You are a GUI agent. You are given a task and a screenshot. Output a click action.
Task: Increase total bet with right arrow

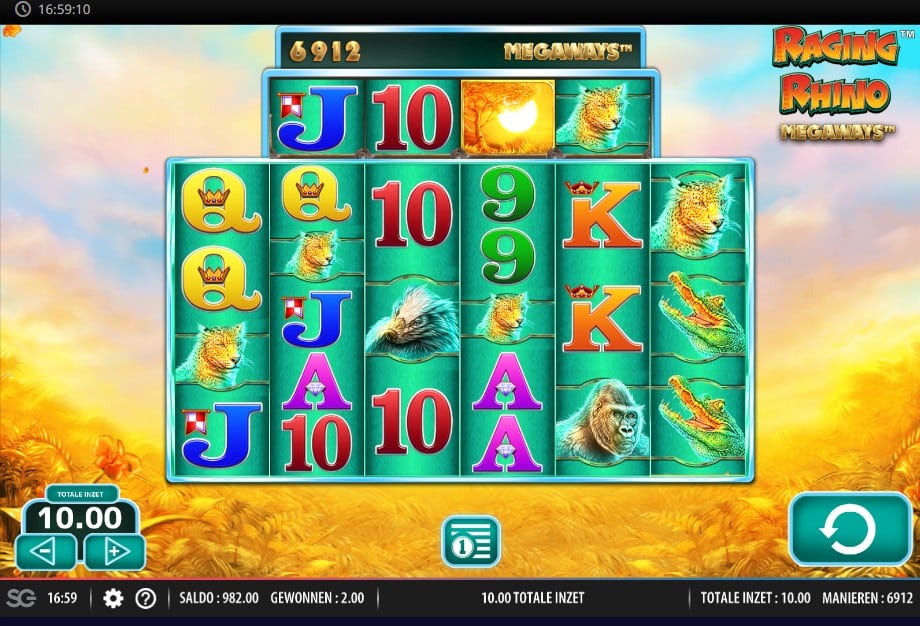(x=114, y=551)
